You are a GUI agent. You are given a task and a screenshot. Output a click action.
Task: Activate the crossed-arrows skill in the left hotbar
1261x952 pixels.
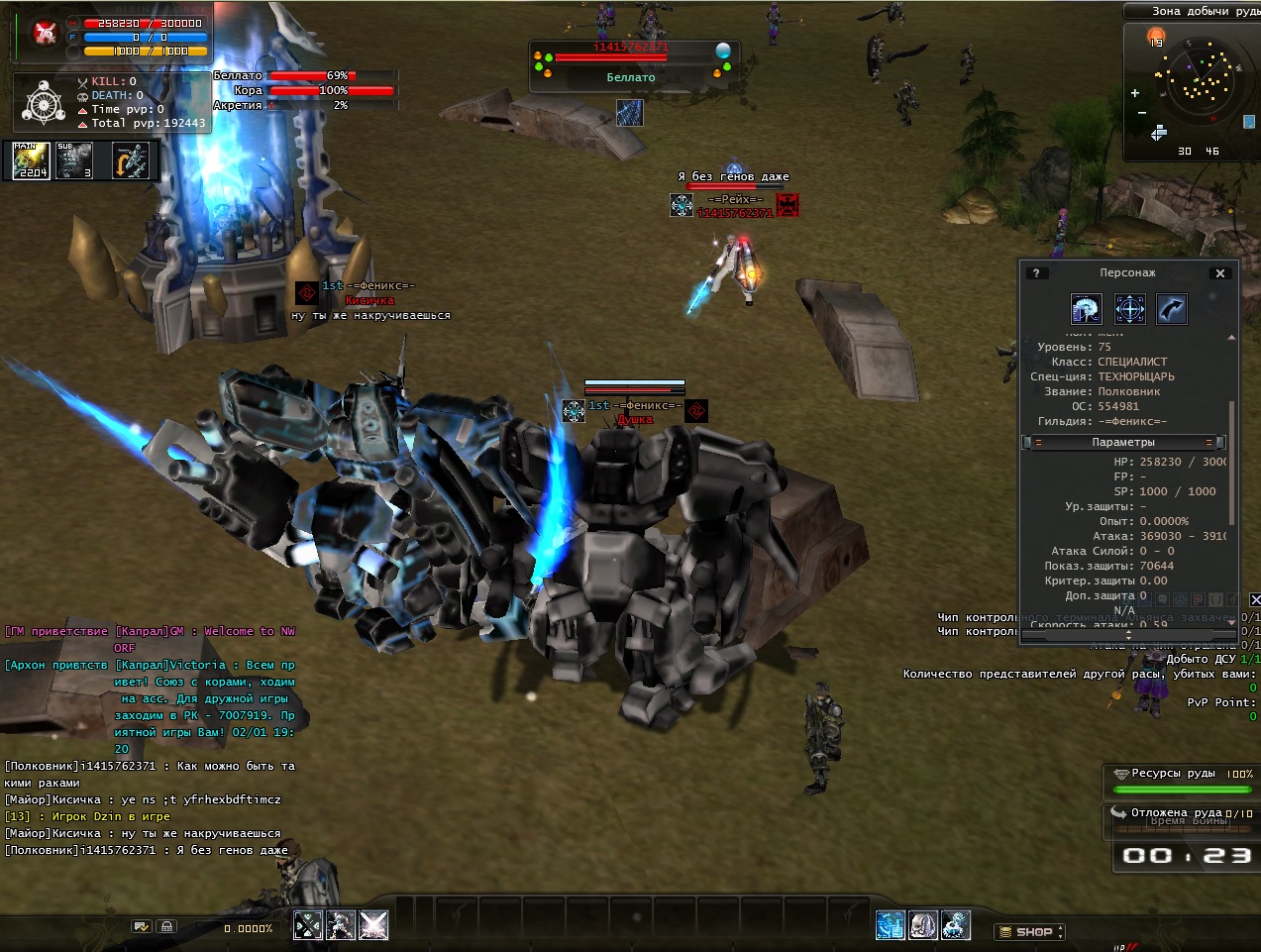point(308,925)
